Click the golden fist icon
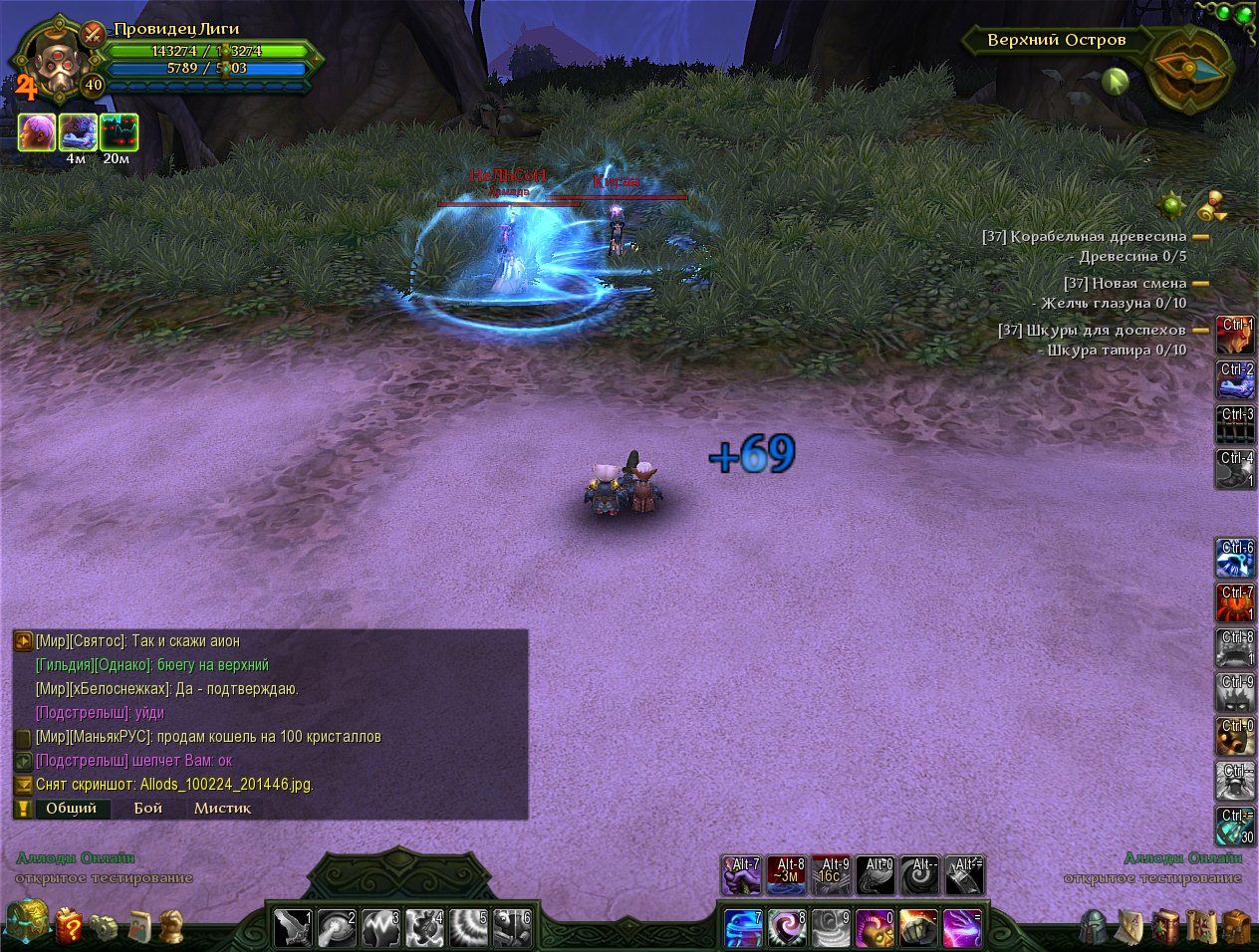Viewport: 1259px width, 952px height. 172,926
